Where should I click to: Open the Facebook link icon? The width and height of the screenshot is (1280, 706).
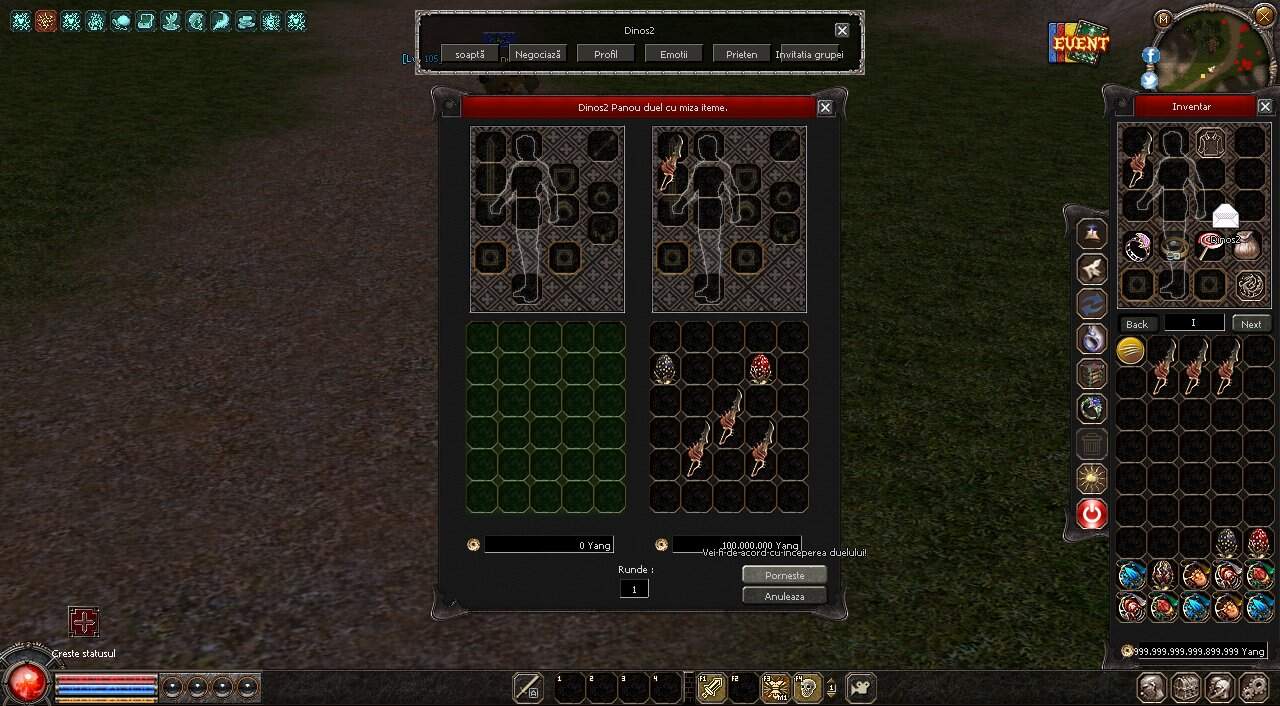point(1150,56)
